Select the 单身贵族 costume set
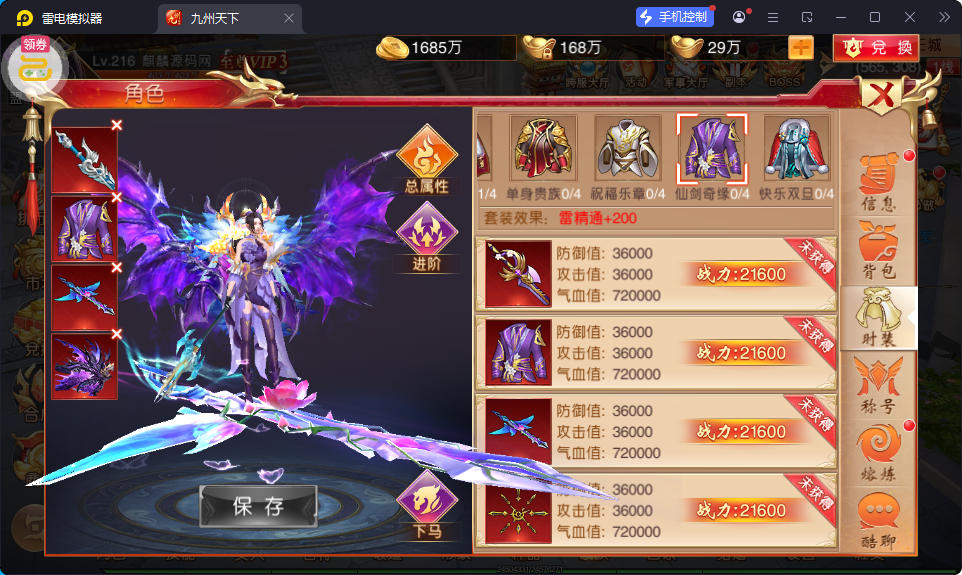 coord(544,150)
